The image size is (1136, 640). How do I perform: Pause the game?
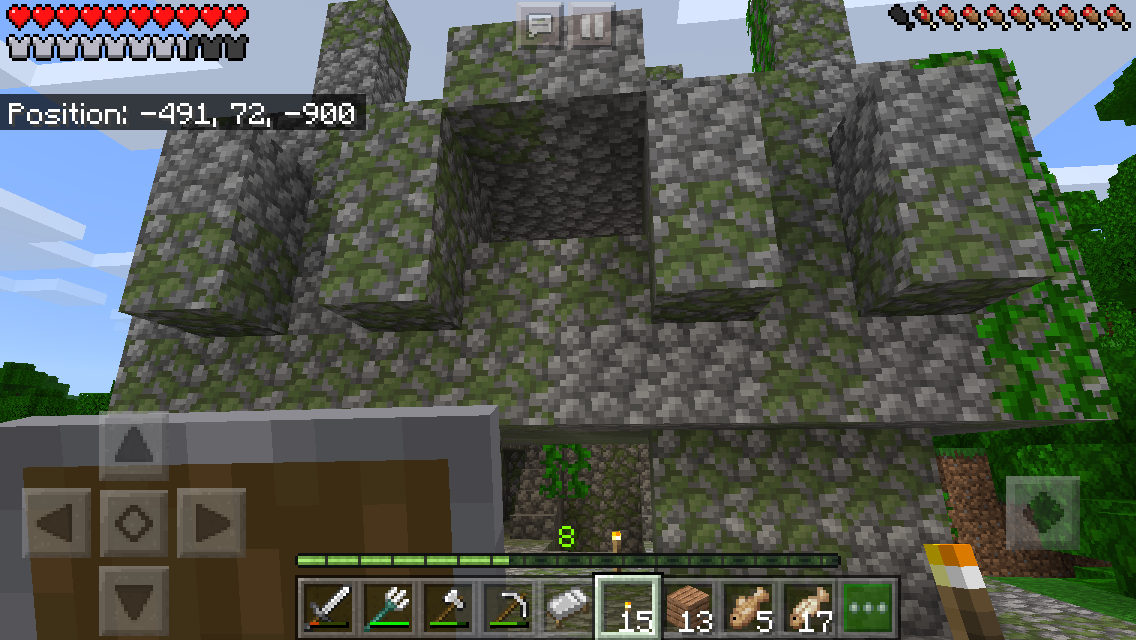(x=592, y=25)
